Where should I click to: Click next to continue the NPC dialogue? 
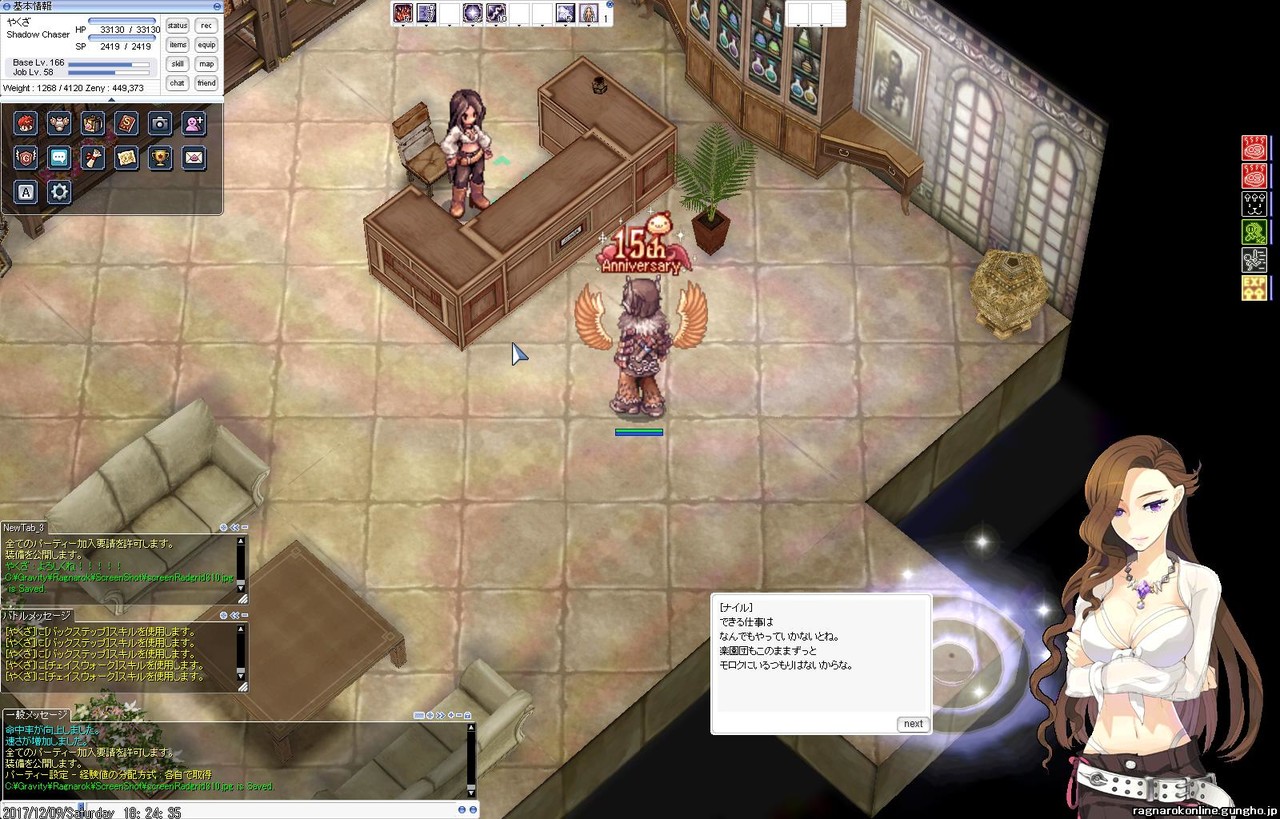[x=912, y=724]
